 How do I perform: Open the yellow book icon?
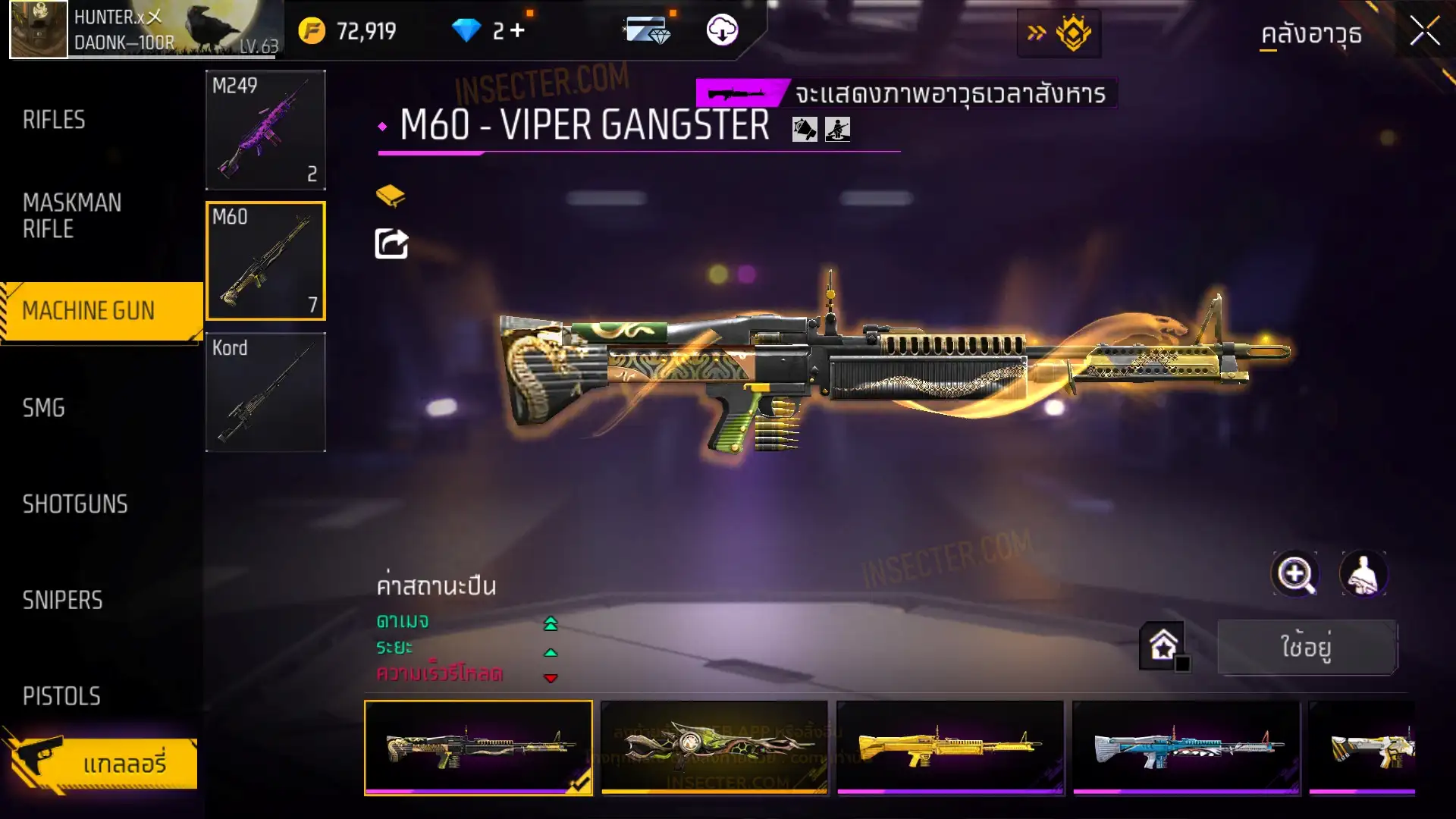tap(391, 196)
